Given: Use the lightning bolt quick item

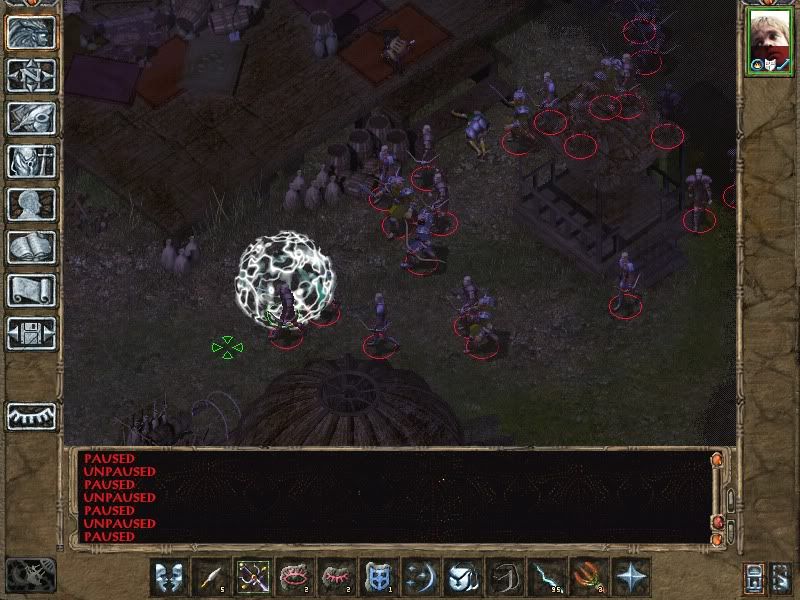Looking at the screenshot, I should [547, 577].
